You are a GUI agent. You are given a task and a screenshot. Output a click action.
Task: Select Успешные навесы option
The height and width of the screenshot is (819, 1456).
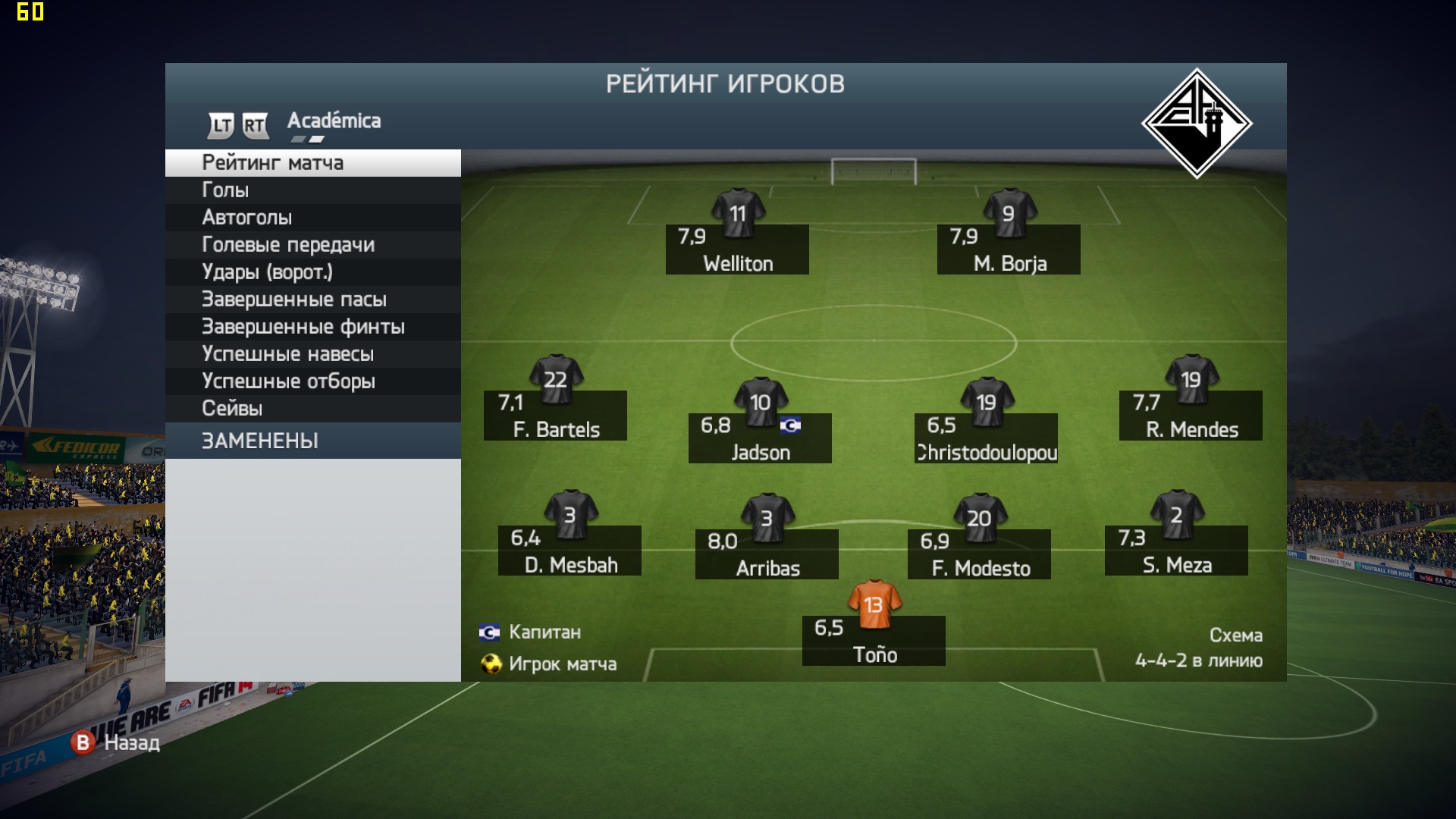[x=312, y=354]
